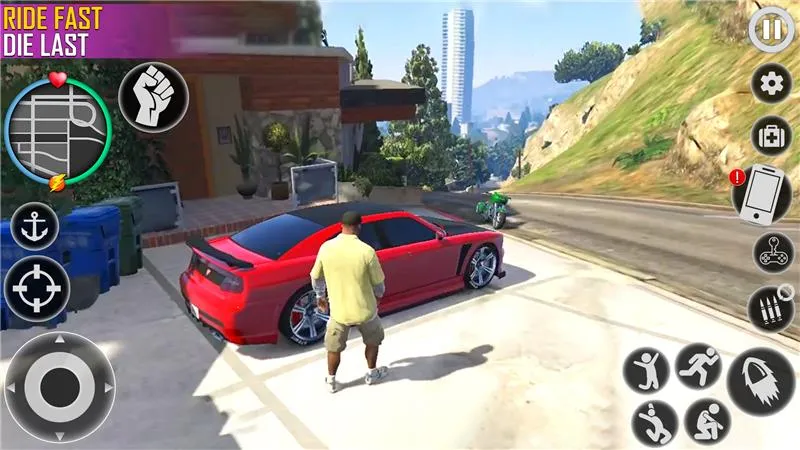
Task: Activate the crosshair aim button
Action: coord(37,289)
